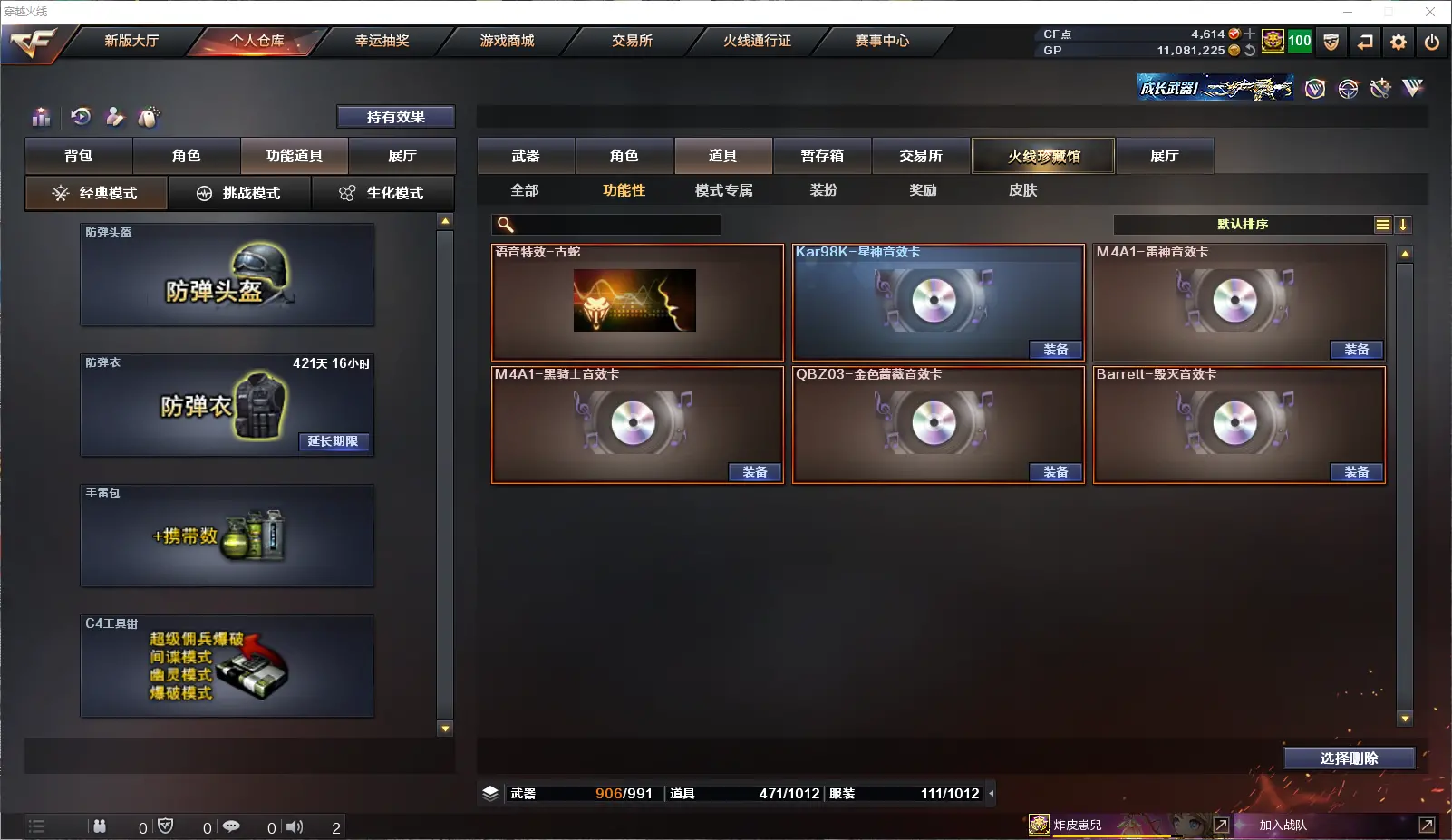
Task: Open the character edit icon
Action: (115, 117)
